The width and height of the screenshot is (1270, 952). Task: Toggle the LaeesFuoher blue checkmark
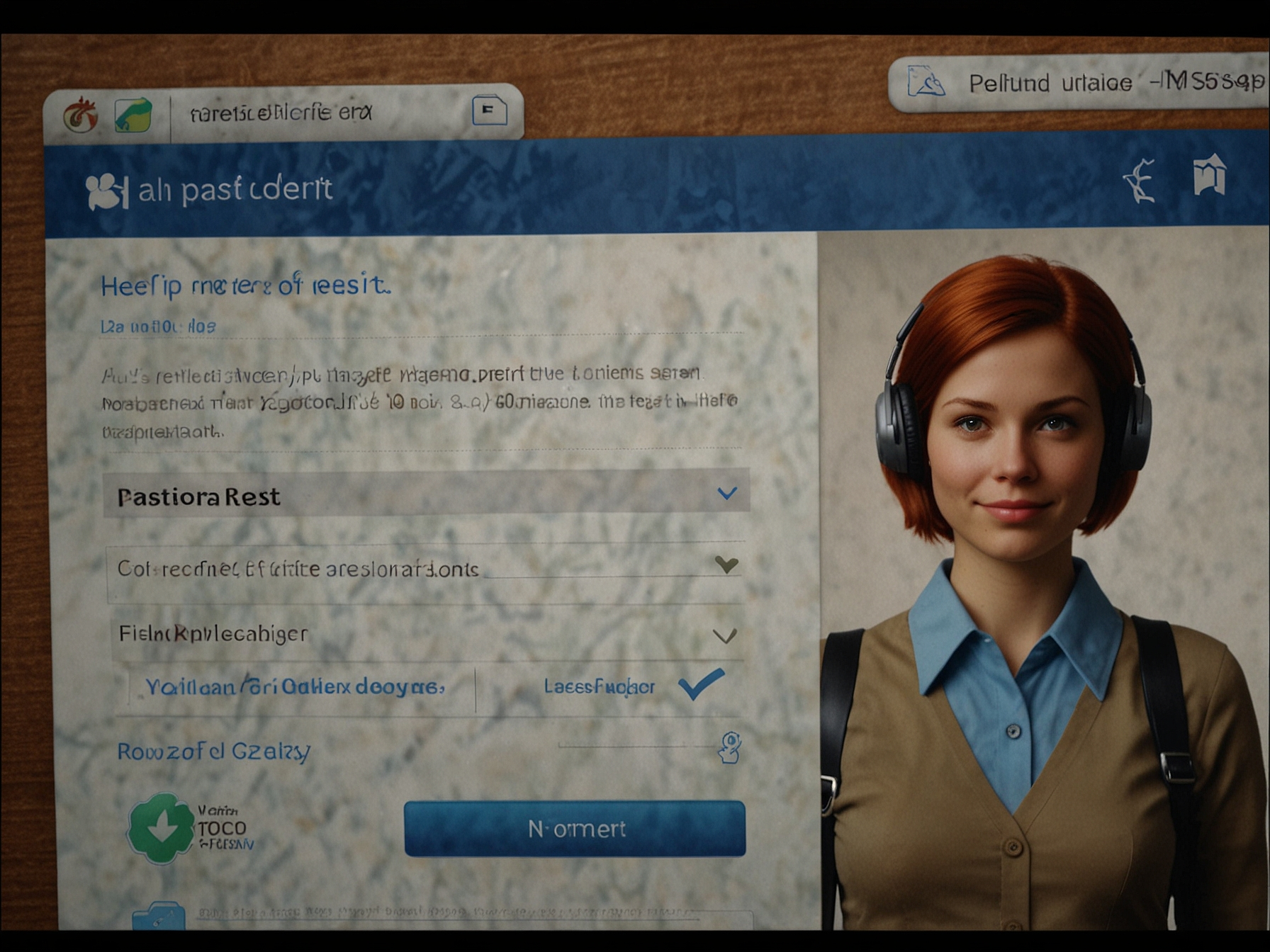pos(701,684)
